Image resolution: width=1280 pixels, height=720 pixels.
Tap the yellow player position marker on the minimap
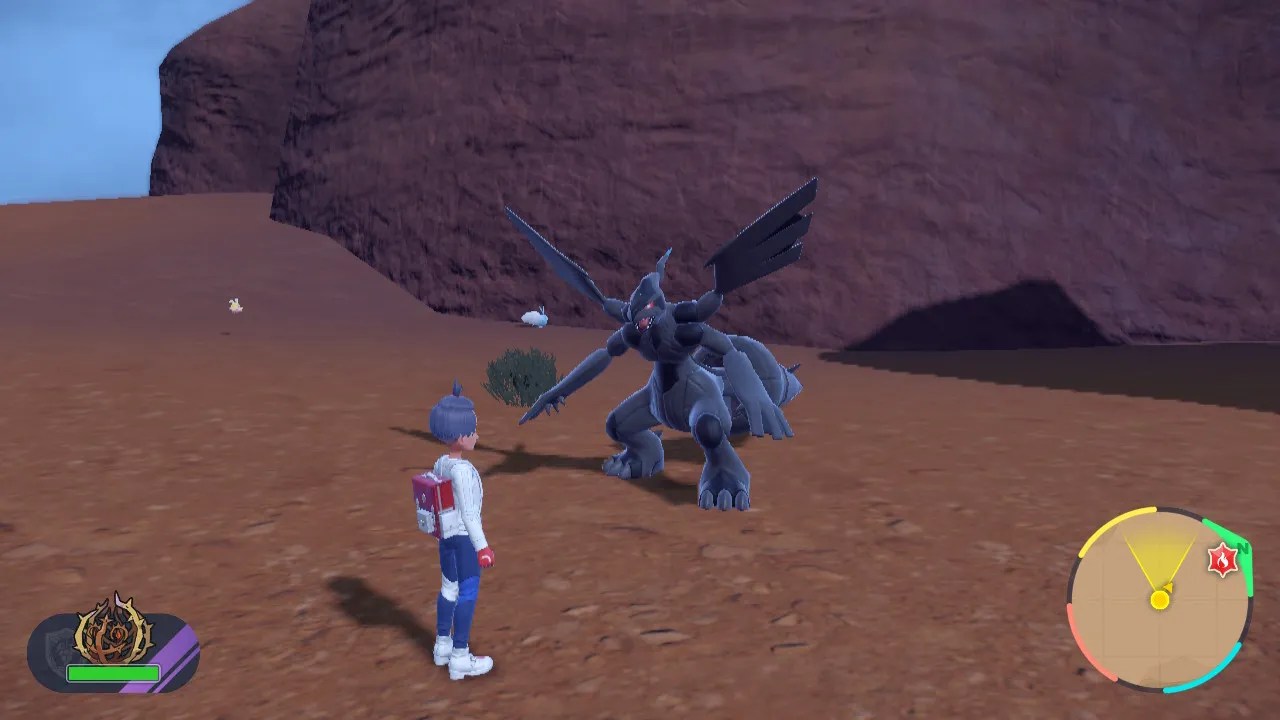coord(1159,599)
